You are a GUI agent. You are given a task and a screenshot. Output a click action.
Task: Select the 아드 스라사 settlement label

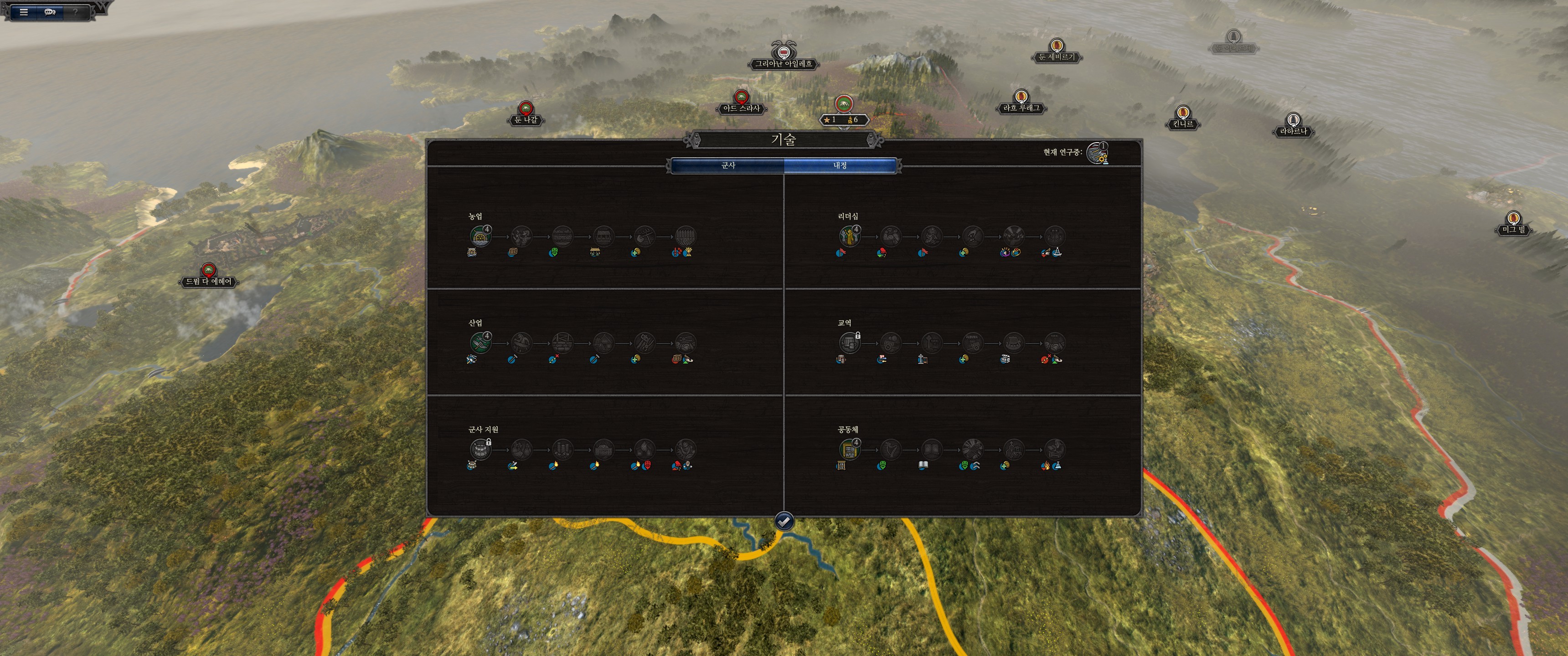pos(741,108)
